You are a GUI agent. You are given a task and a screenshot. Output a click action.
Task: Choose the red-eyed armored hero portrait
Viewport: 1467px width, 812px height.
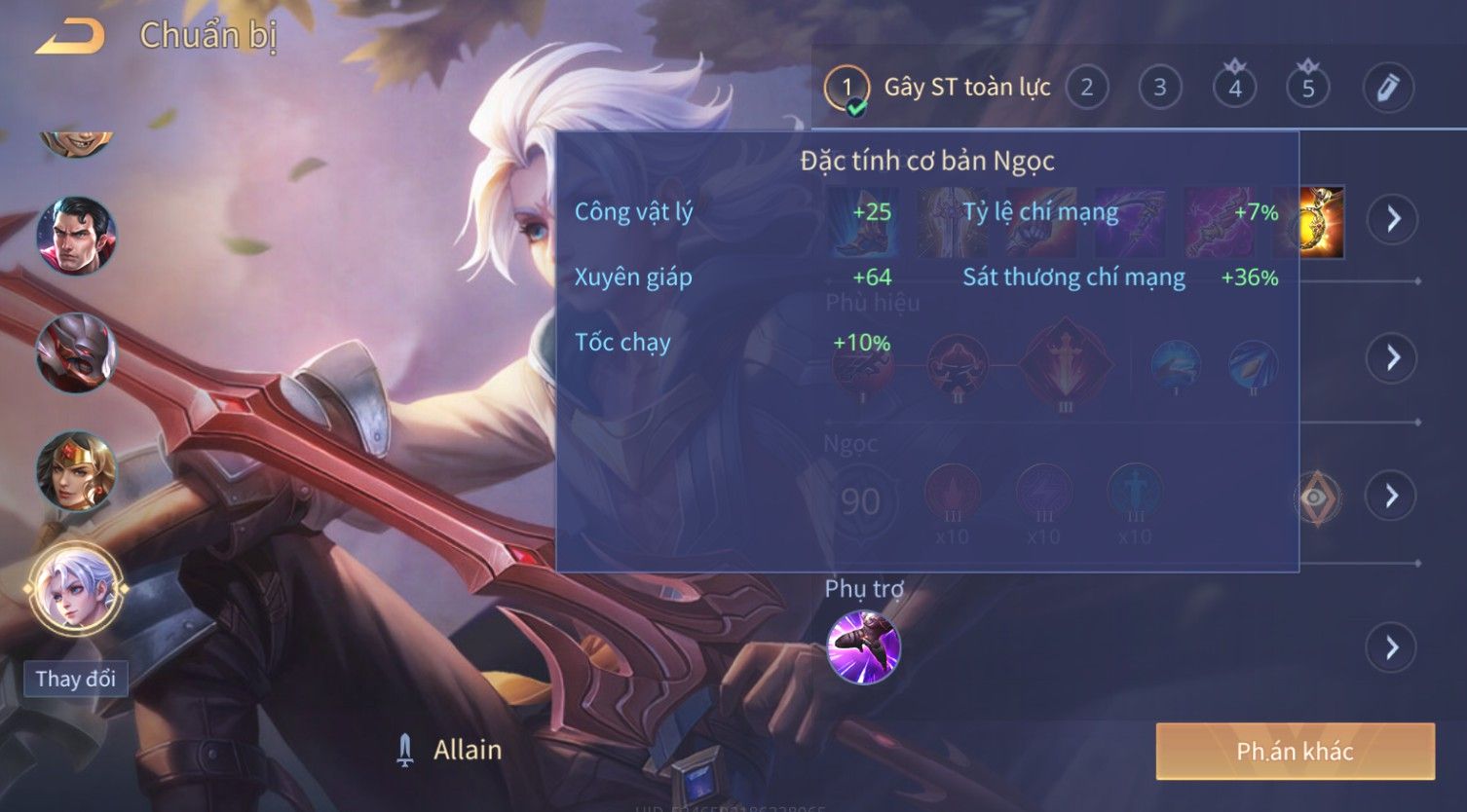pos(76,353)
